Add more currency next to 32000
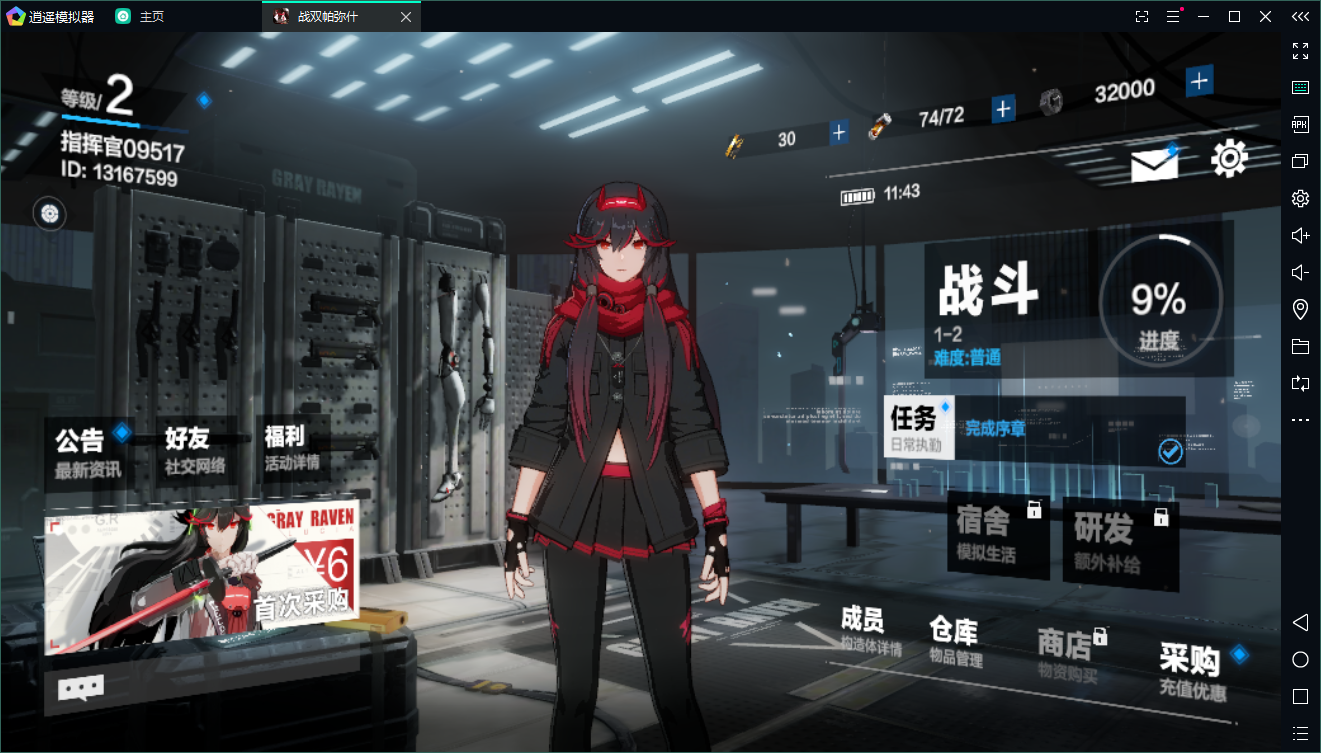This screenshot has height=753, width=1321. coord(1199,81)
